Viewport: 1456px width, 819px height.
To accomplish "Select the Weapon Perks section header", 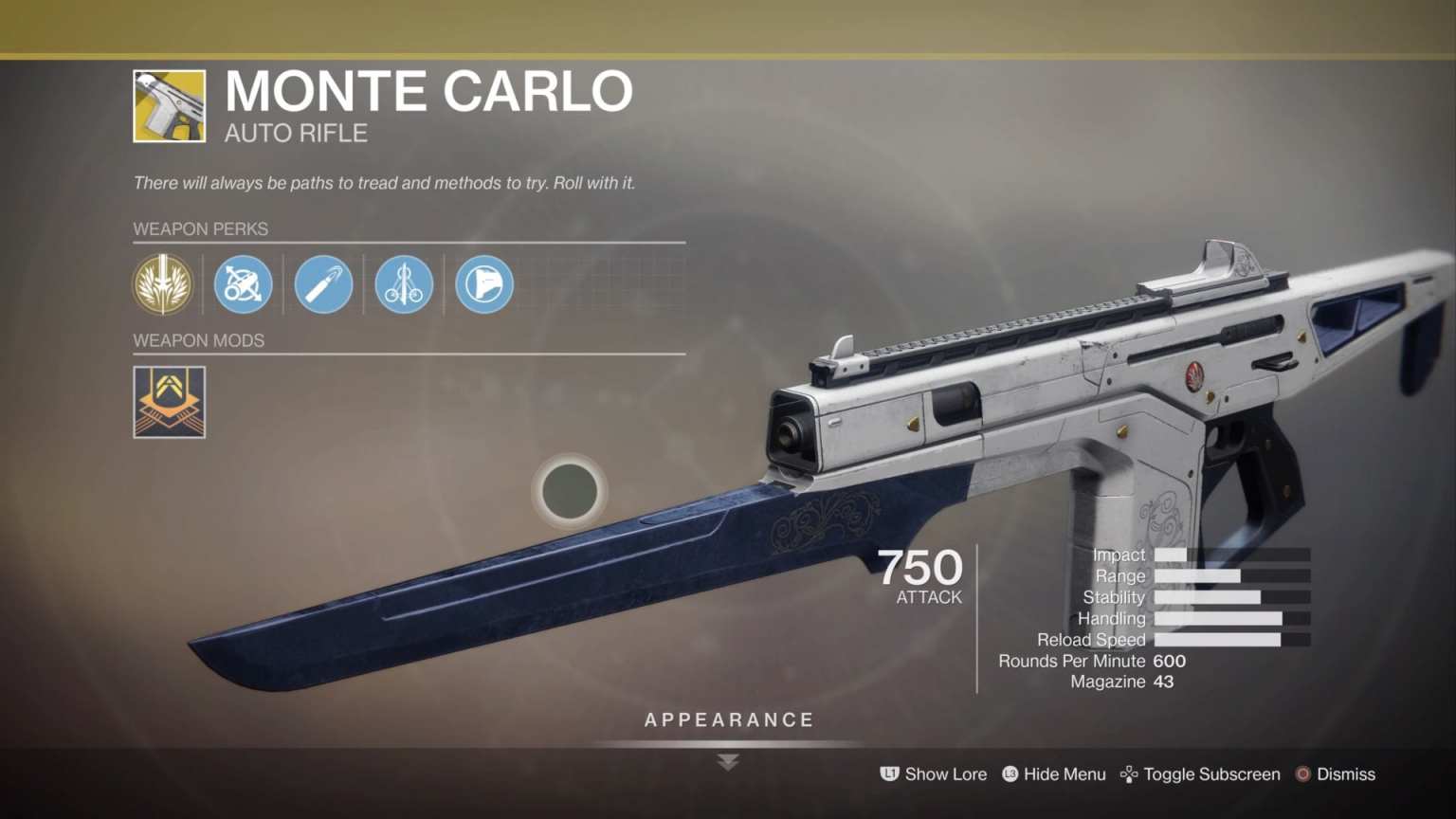I will coord(200,228).
